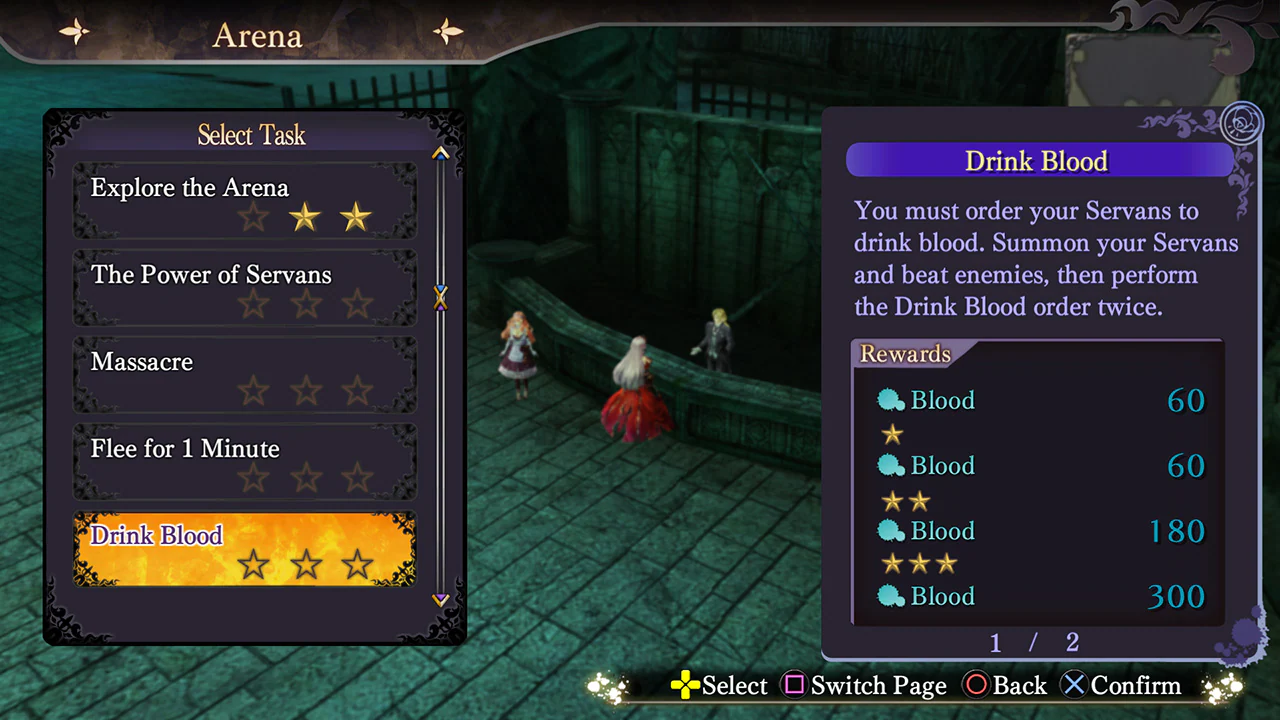
Task: Click the circular emblem icon at top right
Action: coord(1243,120)
